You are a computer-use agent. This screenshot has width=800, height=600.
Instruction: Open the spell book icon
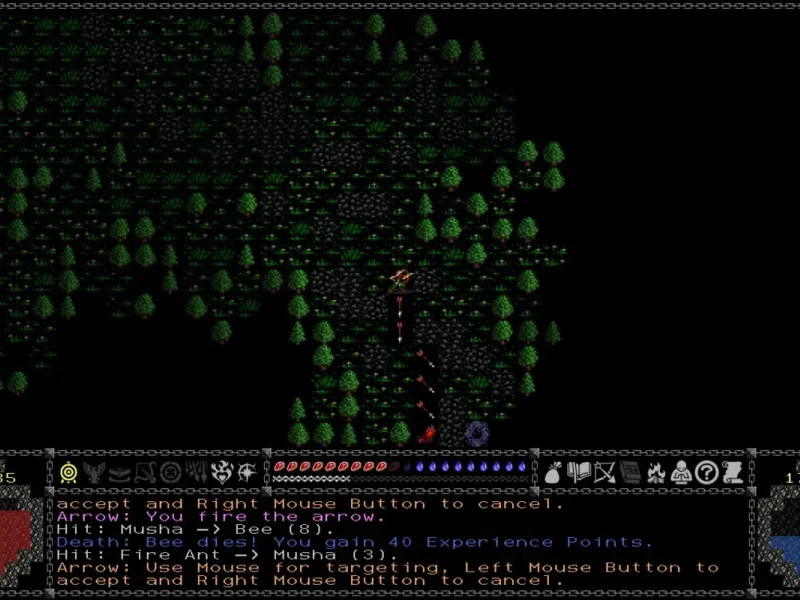coord(578,473)
